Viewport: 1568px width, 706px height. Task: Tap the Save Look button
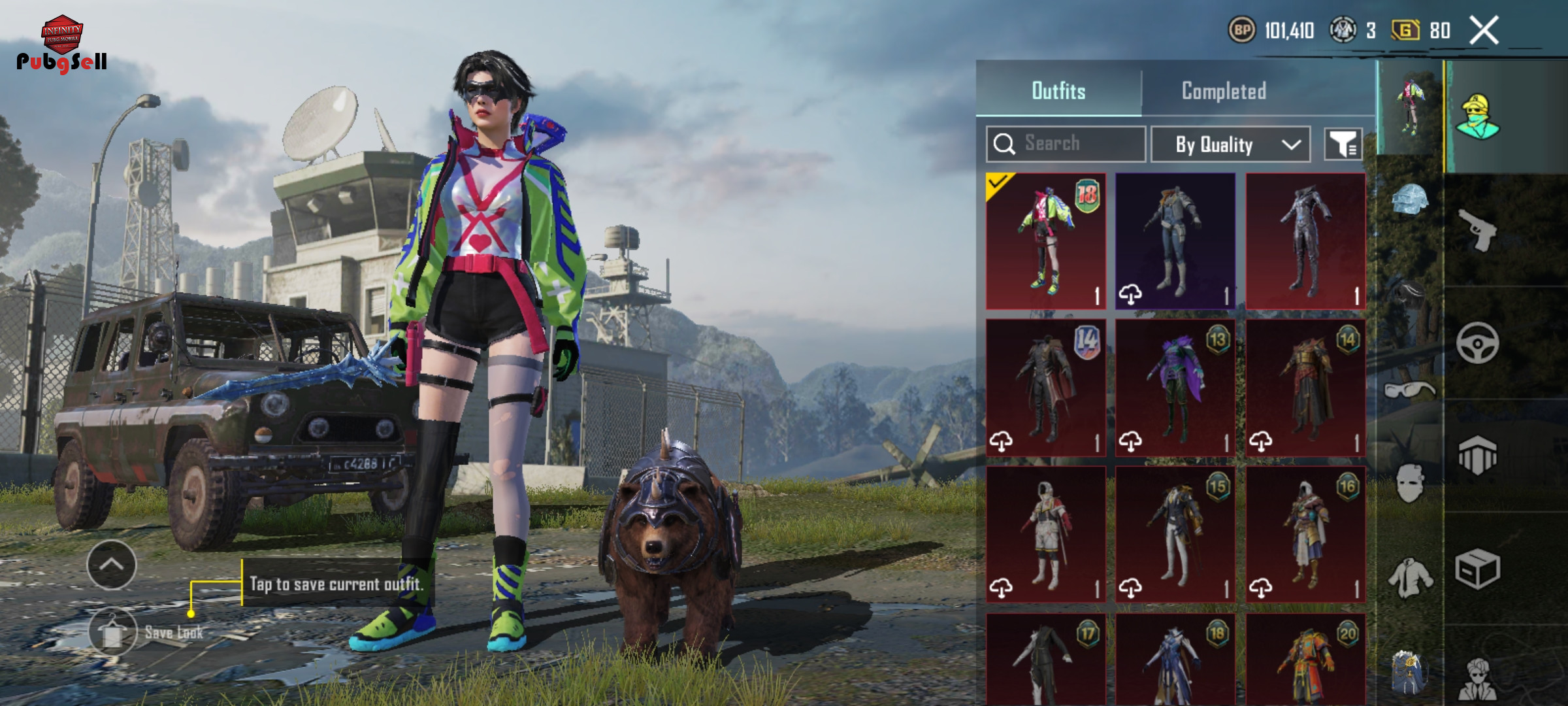[x=113, y=632]
